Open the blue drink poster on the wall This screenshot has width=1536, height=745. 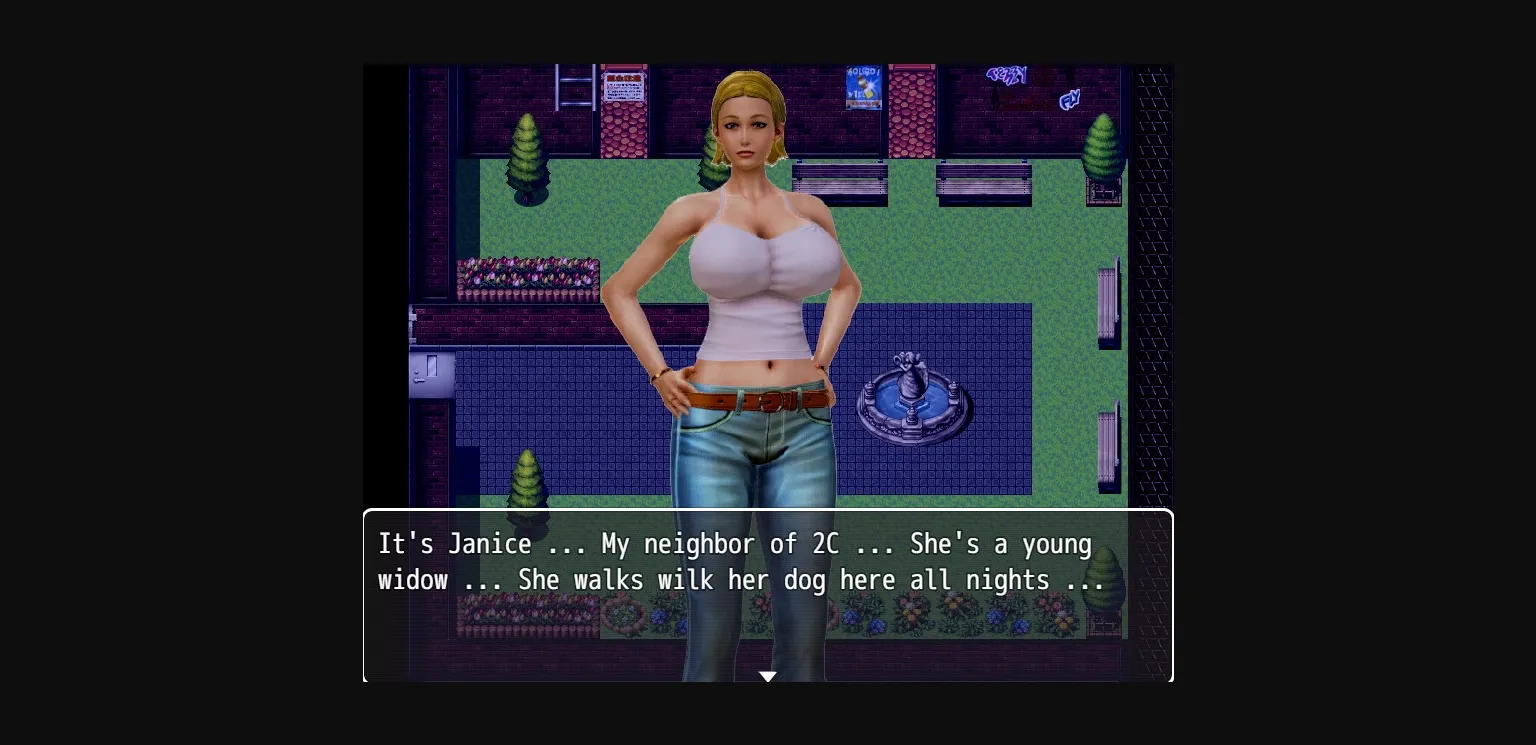[862, 87]
